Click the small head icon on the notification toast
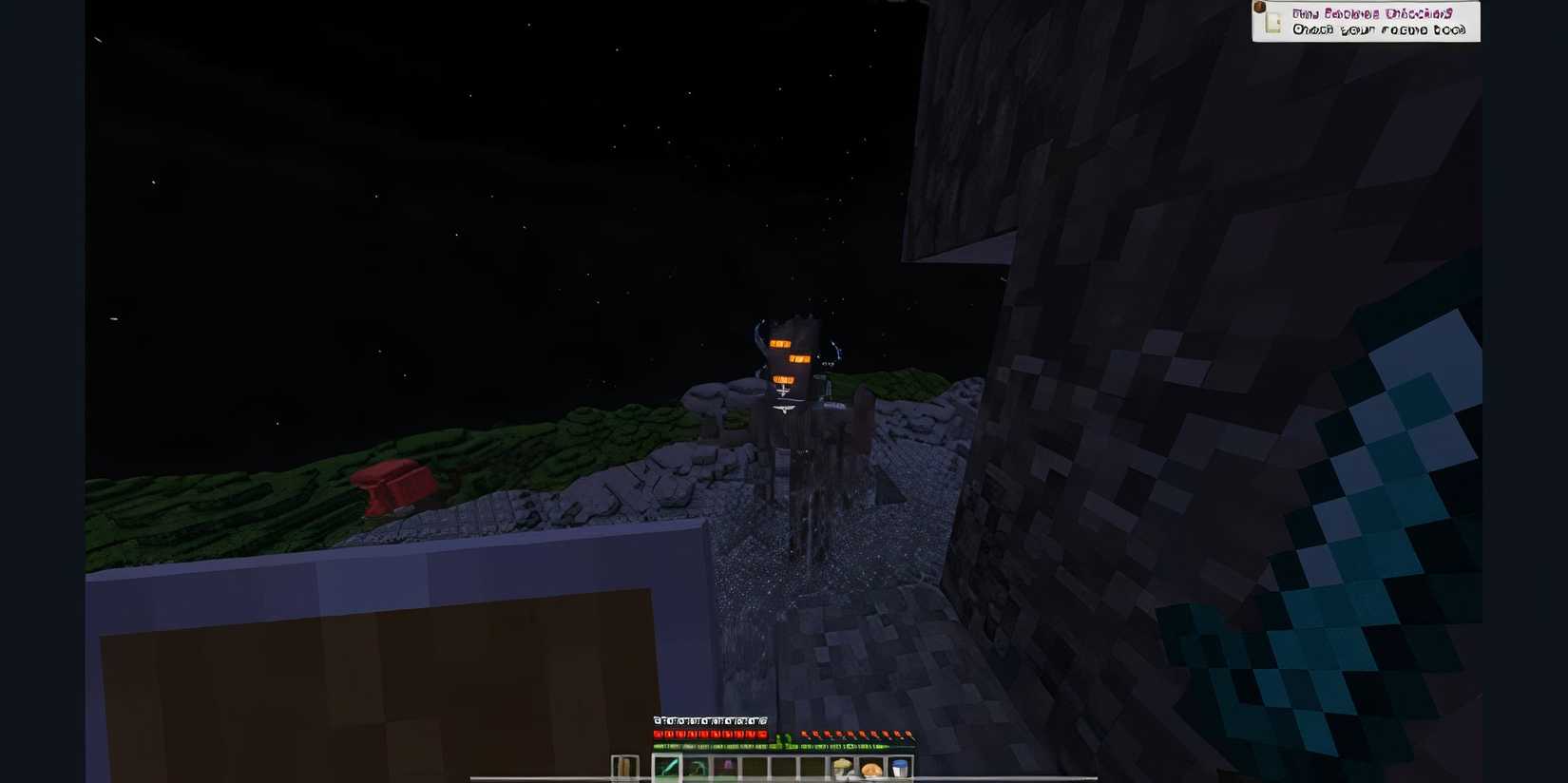The height and width of the screenshot is (783, 1568). 1259,8
